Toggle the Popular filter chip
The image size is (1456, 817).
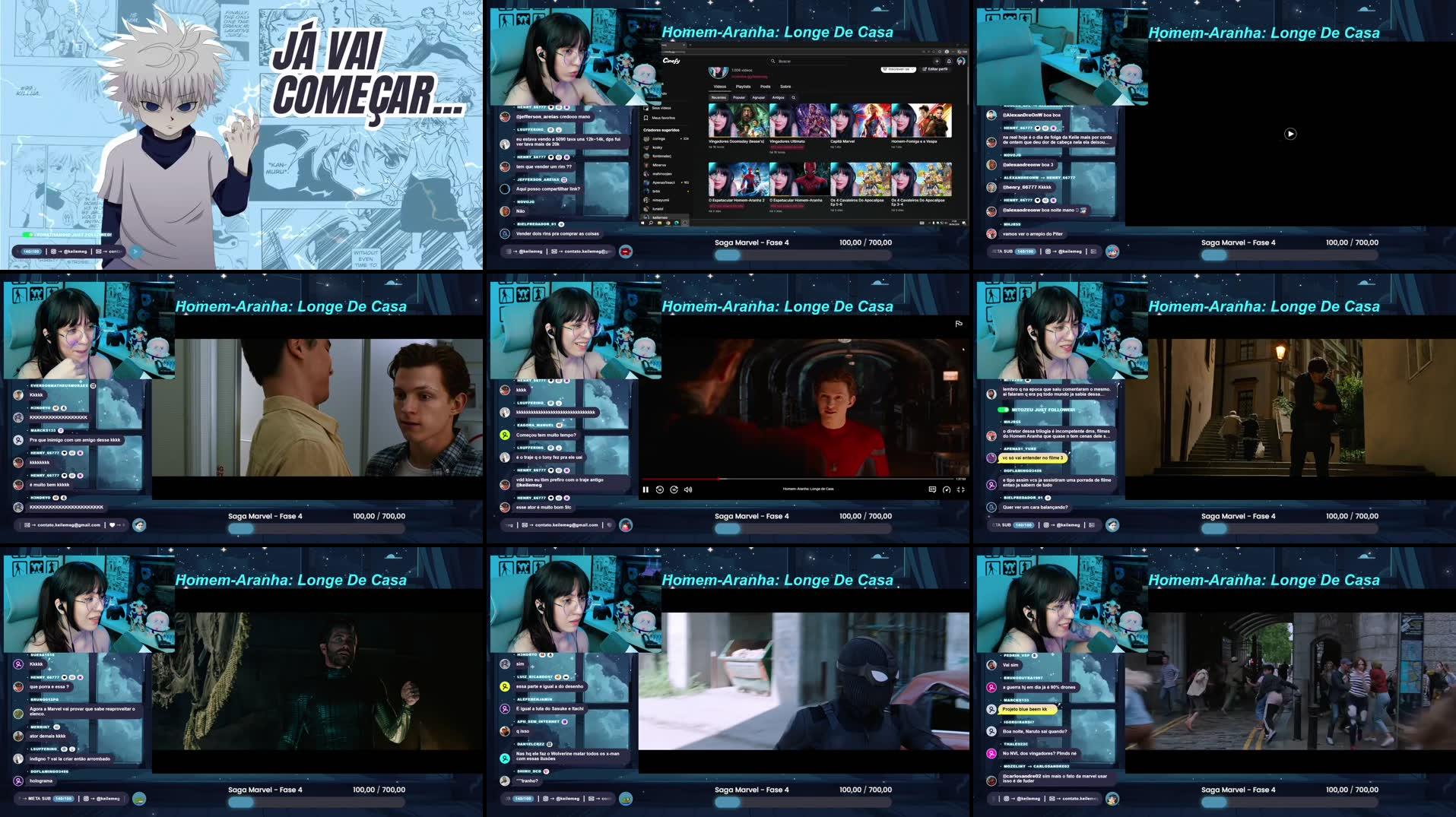(739, 97)
